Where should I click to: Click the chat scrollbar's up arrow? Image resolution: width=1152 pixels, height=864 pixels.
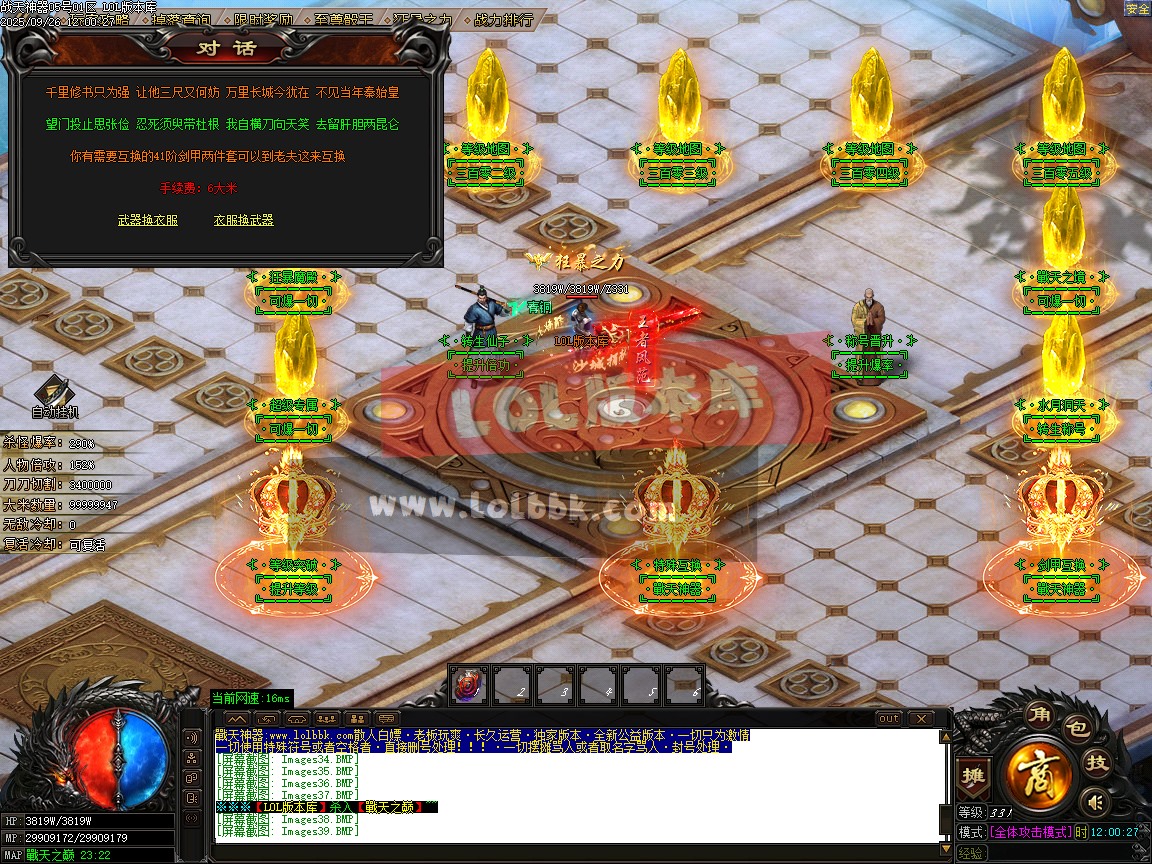pos(944,737)
